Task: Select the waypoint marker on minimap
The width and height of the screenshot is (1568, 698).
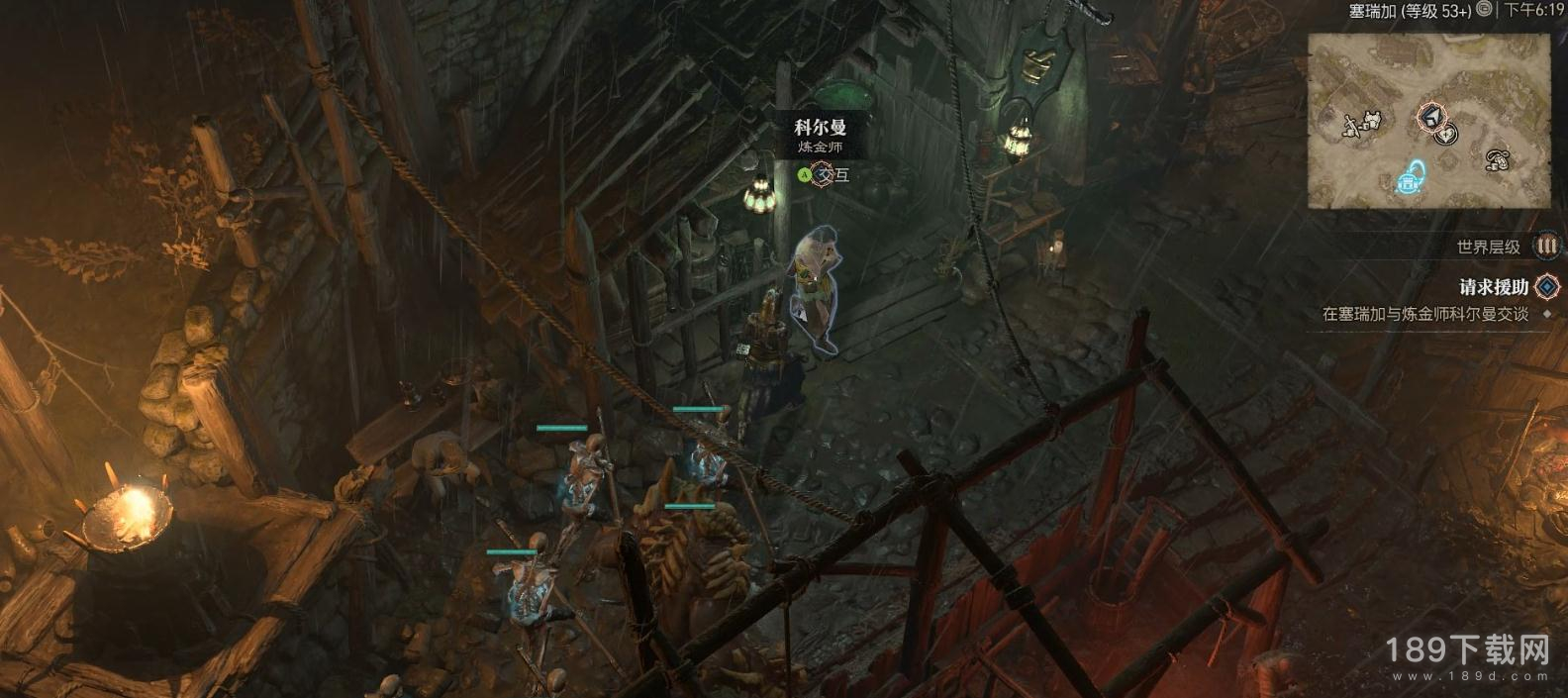Action: [x=1411, y=180]
